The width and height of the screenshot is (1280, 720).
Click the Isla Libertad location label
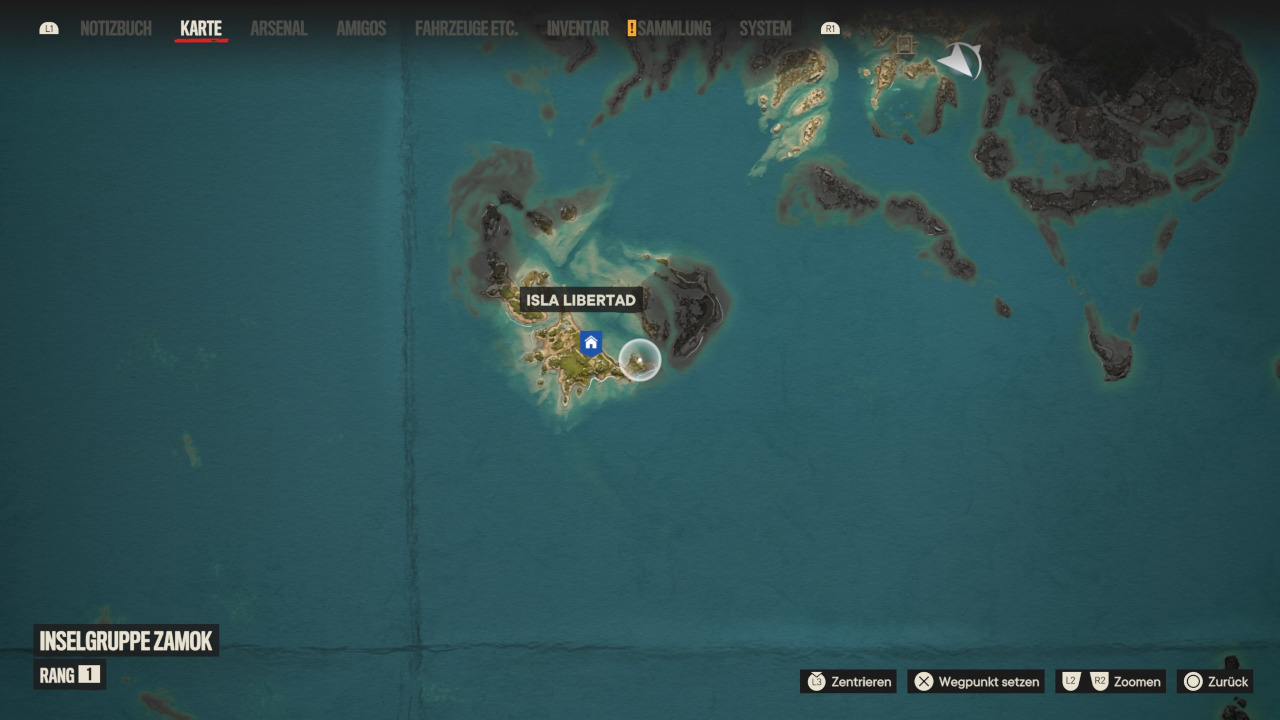[x=581, y=300]
